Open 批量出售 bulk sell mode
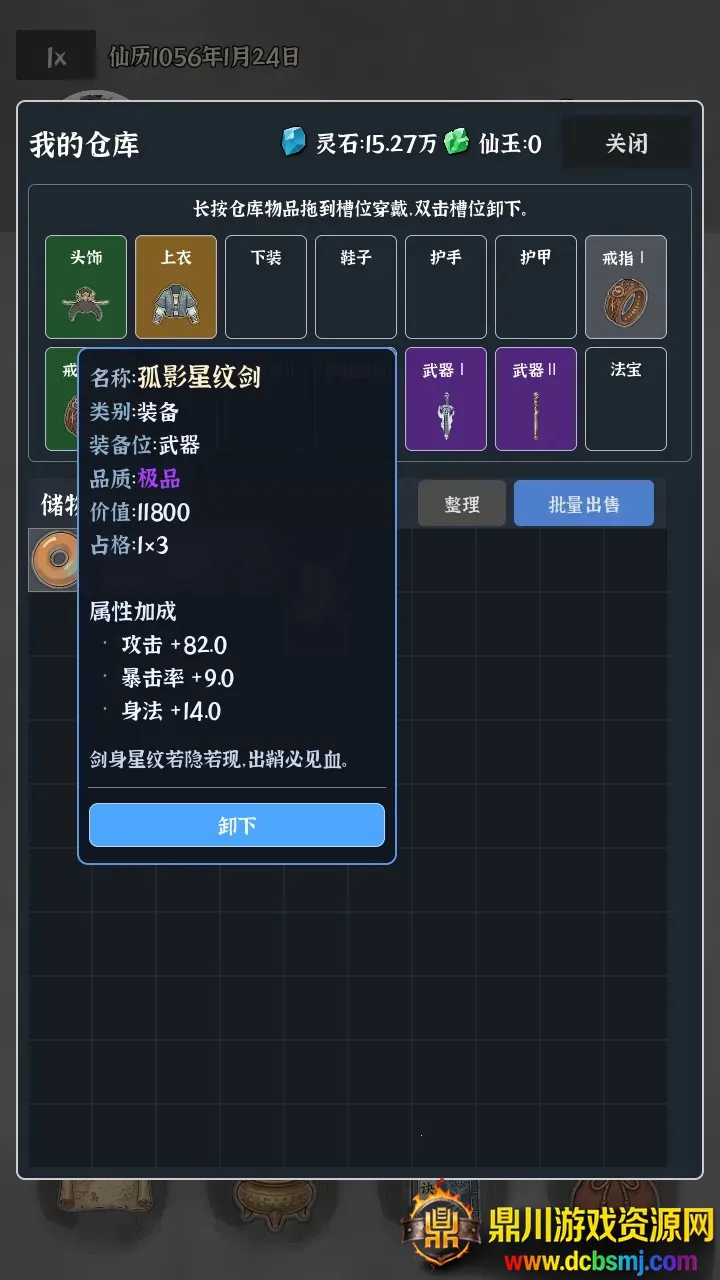 583,504
